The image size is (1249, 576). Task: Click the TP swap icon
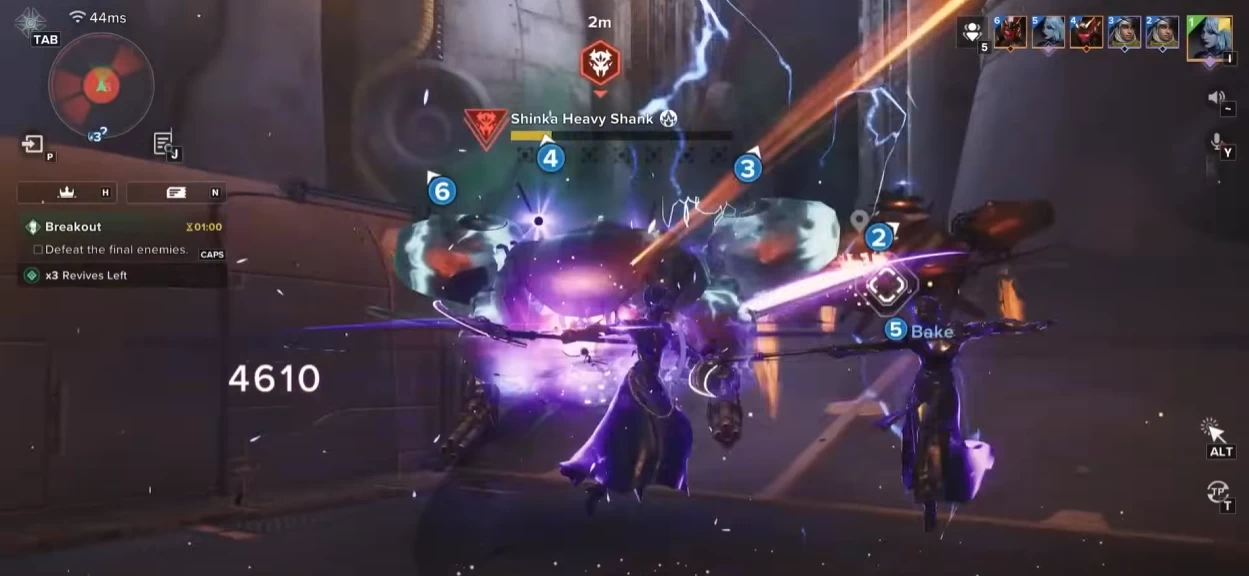tap(1217, 490)
